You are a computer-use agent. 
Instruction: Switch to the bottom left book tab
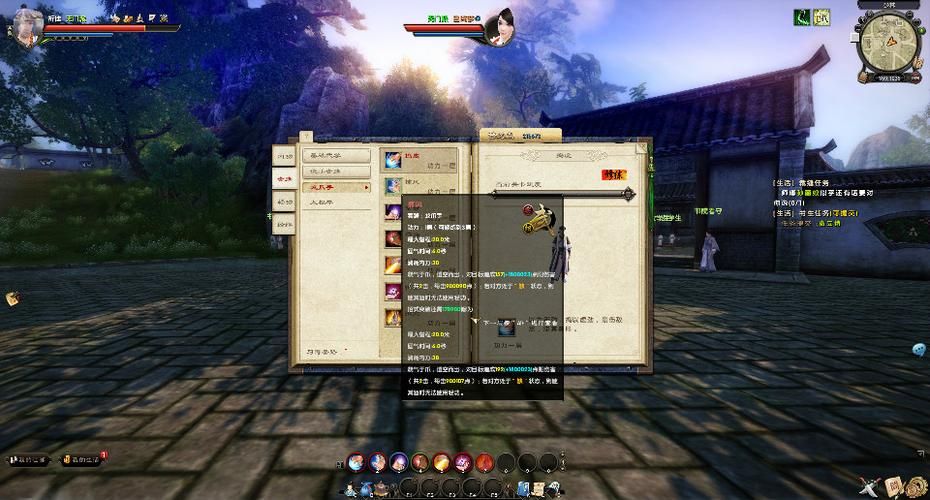click(284, 225)
